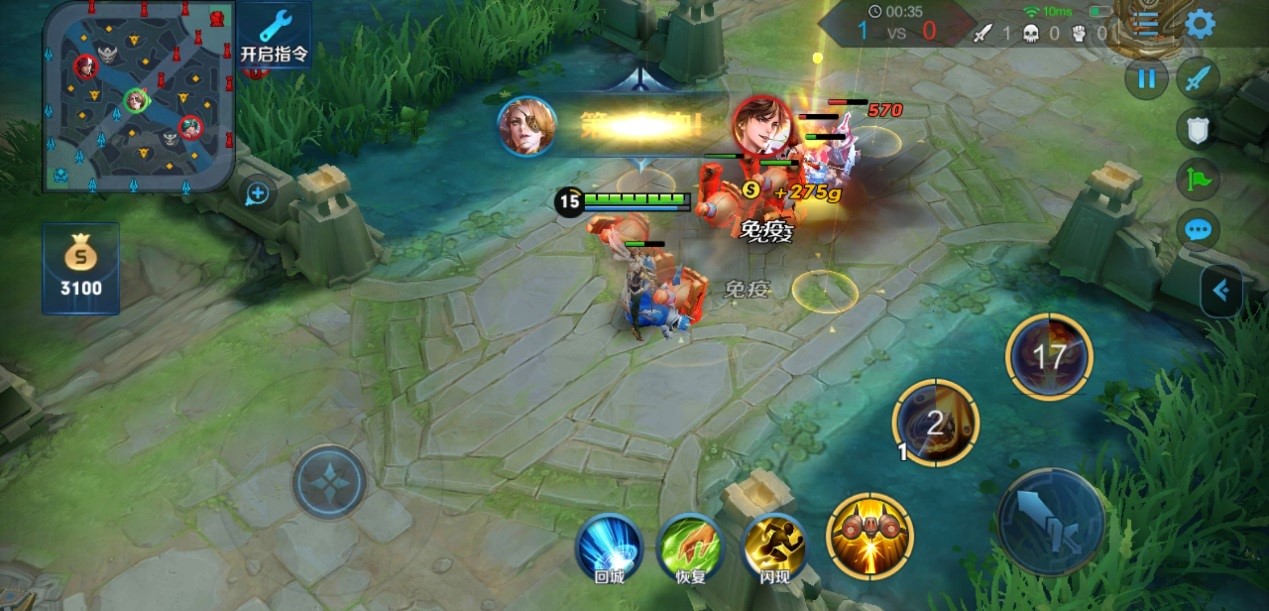
Task: Open the gear settings menu
Action: click(1200, 24)
